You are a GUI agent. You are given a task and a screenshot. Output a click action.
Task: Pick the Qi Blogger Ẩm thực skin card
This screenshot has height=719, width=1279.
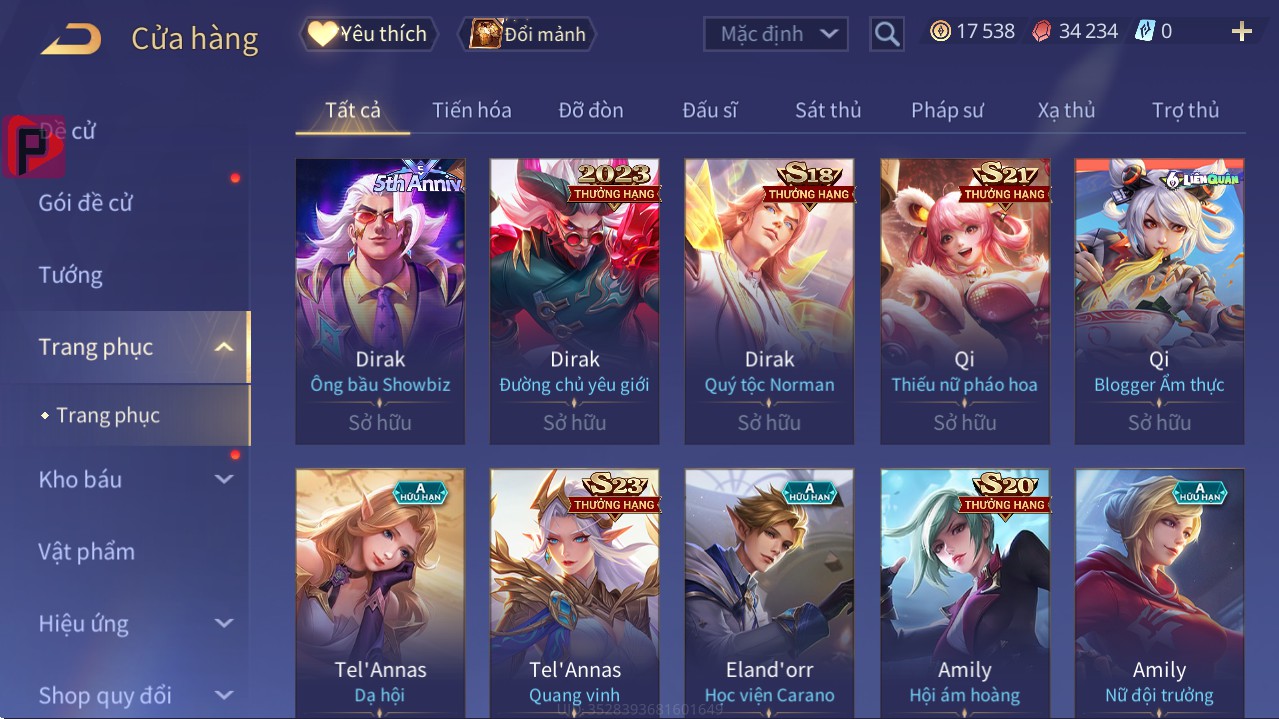(x=1159, y=300)
